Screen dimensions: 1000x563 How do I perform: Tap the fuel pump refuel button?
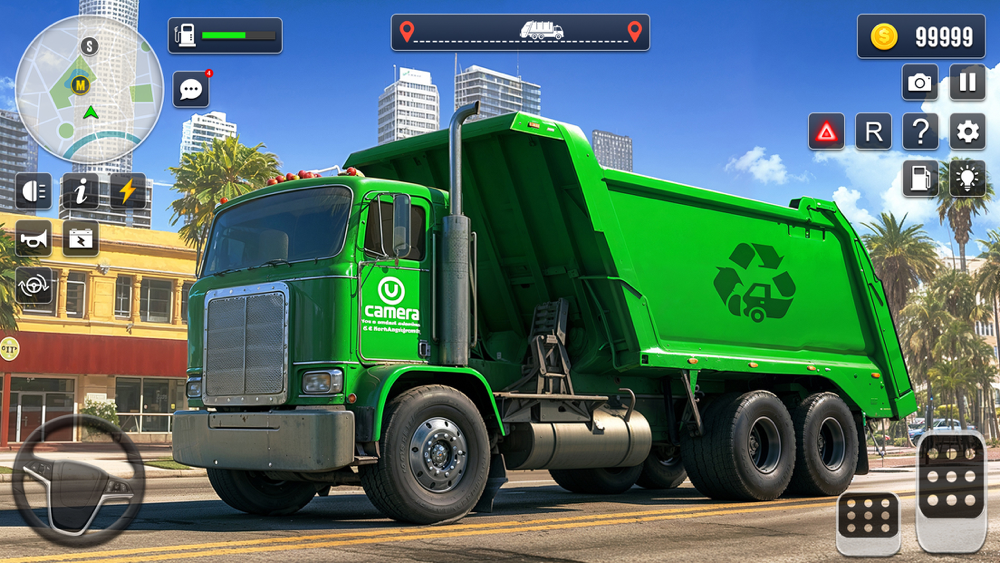pos(920,178)
